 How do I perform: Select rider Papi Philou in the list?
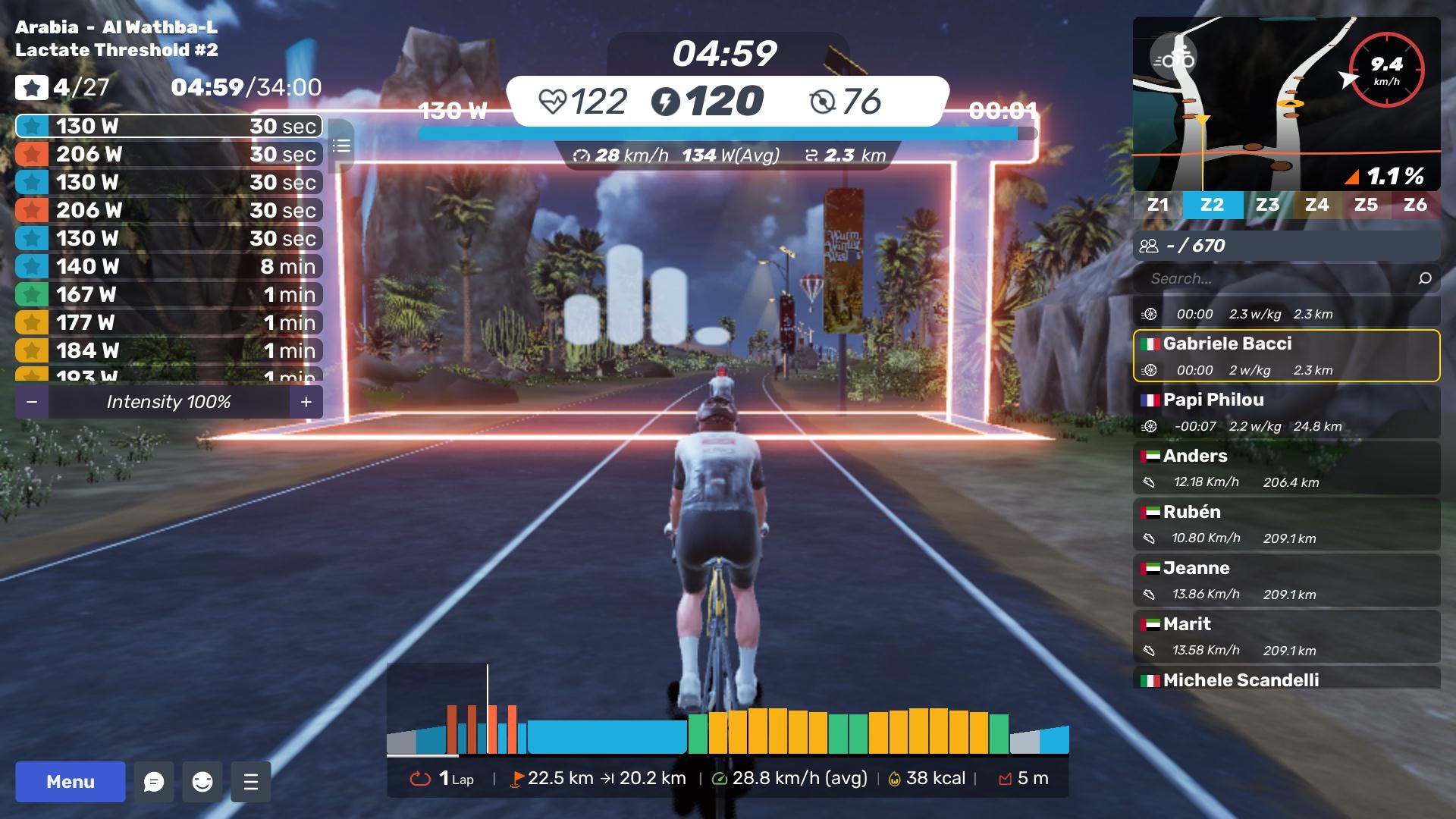[1286, 412]
